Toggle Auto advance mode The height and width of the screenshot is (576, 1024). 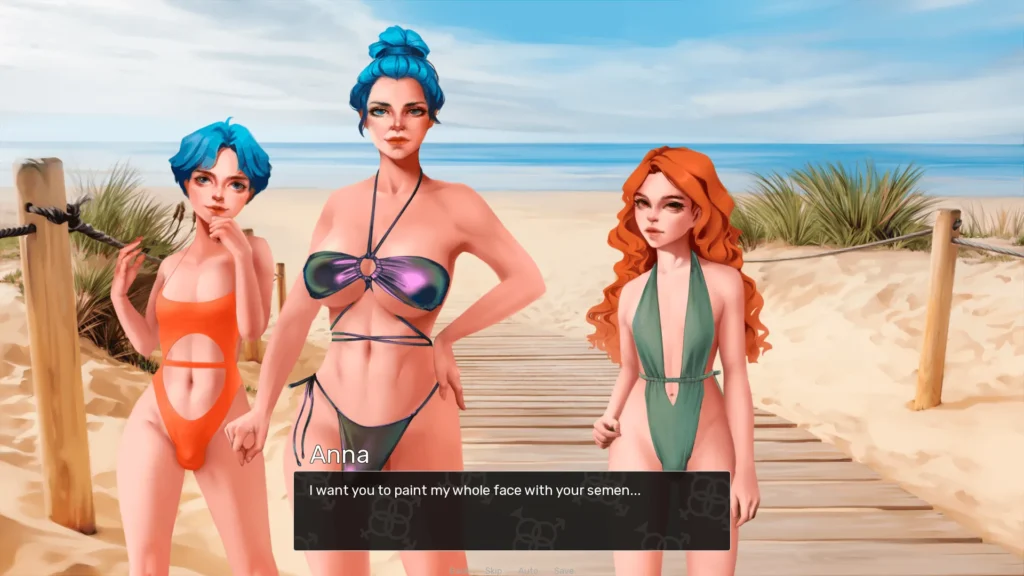pyautogui.click(x=528, y=570)
